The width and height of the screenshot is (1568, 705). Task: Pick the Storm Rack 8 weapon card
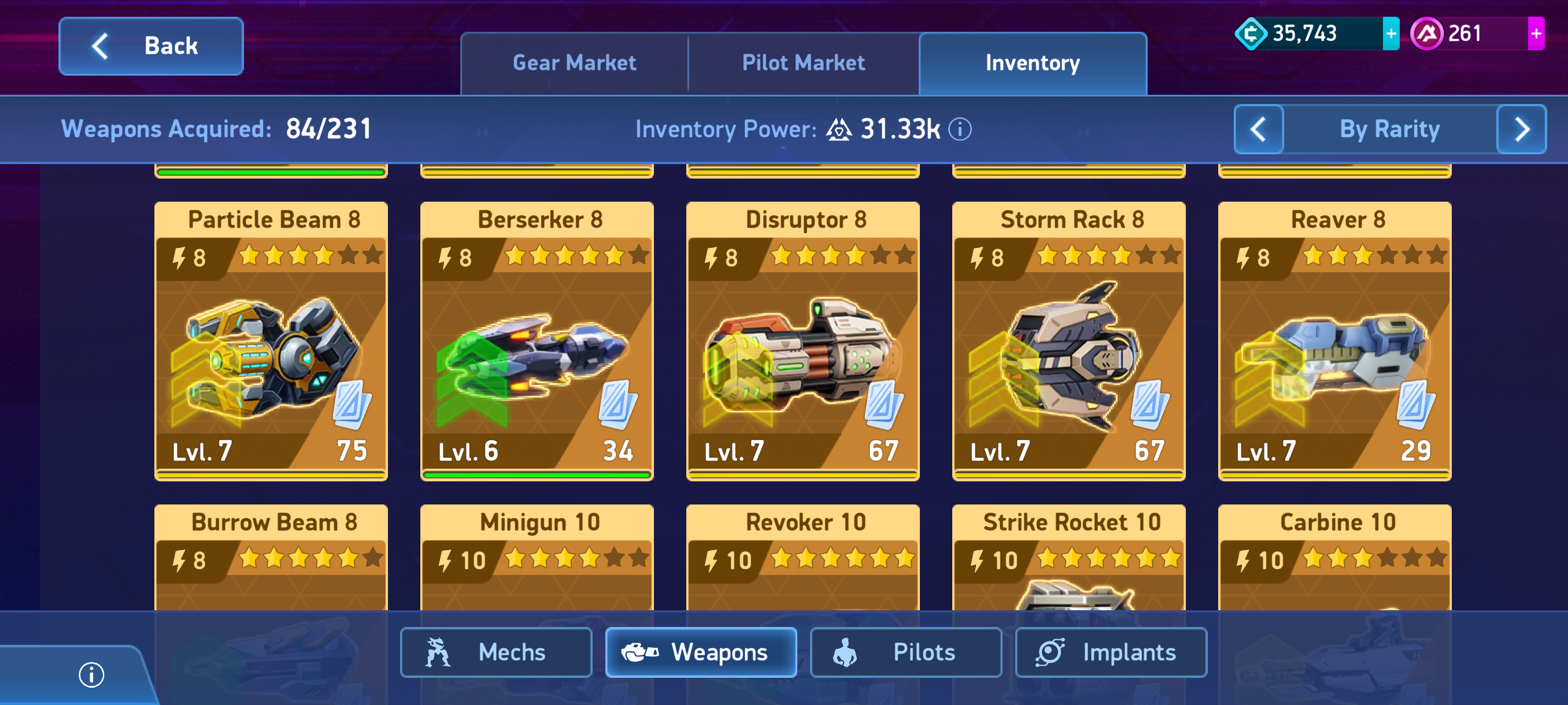1068,340
